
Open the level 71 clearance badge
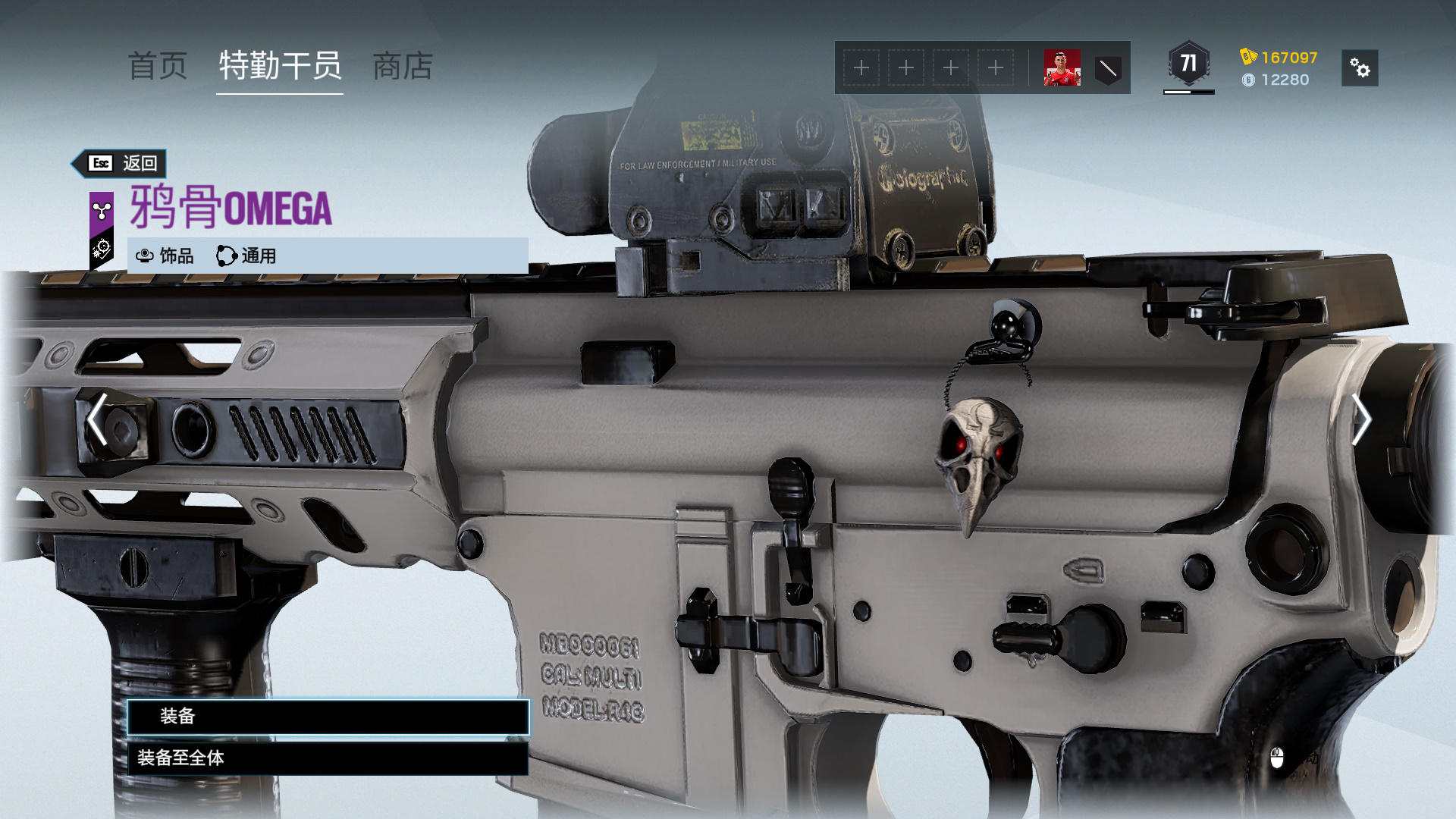point(1188,64)
